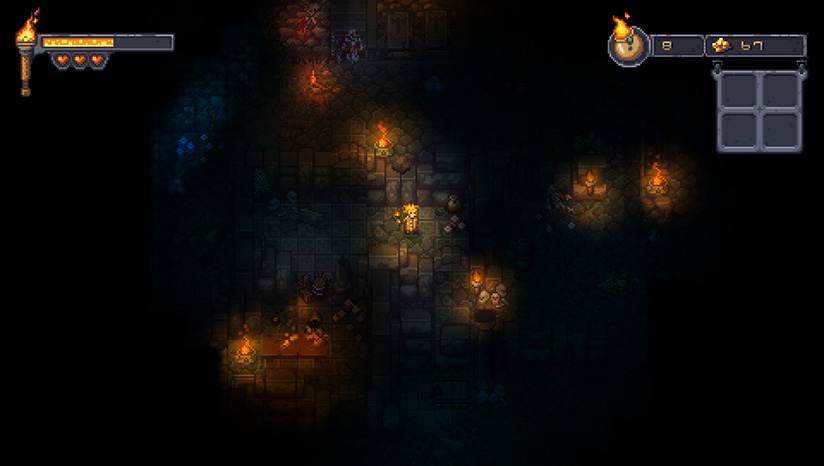Select the flaming round flask icon

[x=628, y=43]
